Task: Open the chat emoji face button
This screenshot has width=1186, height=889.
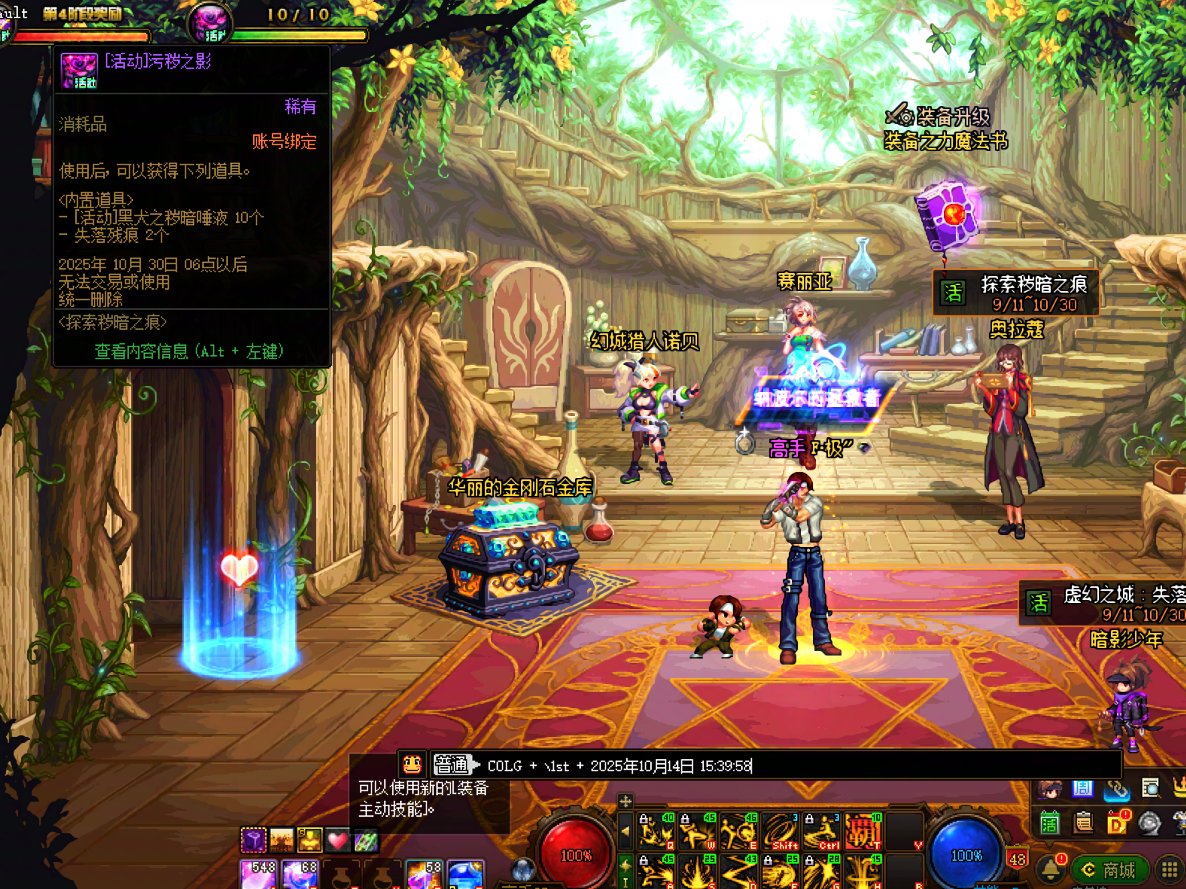Action: [411, 765]
